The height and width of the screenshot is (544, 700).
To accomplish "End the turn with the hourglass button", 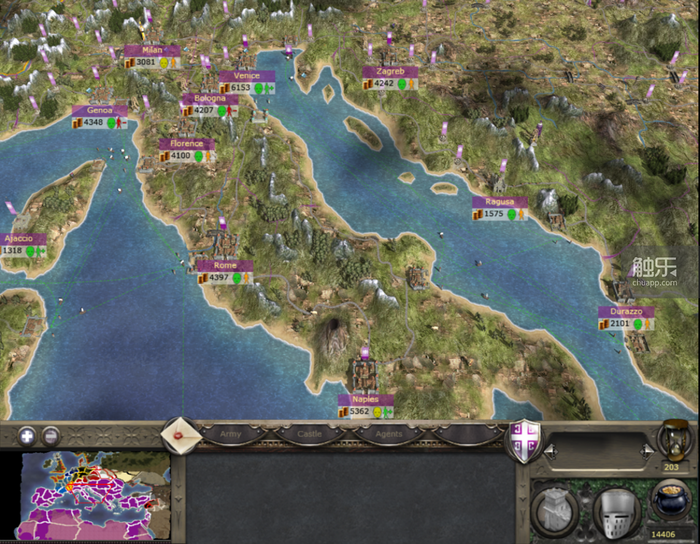I will coord(671,442).
